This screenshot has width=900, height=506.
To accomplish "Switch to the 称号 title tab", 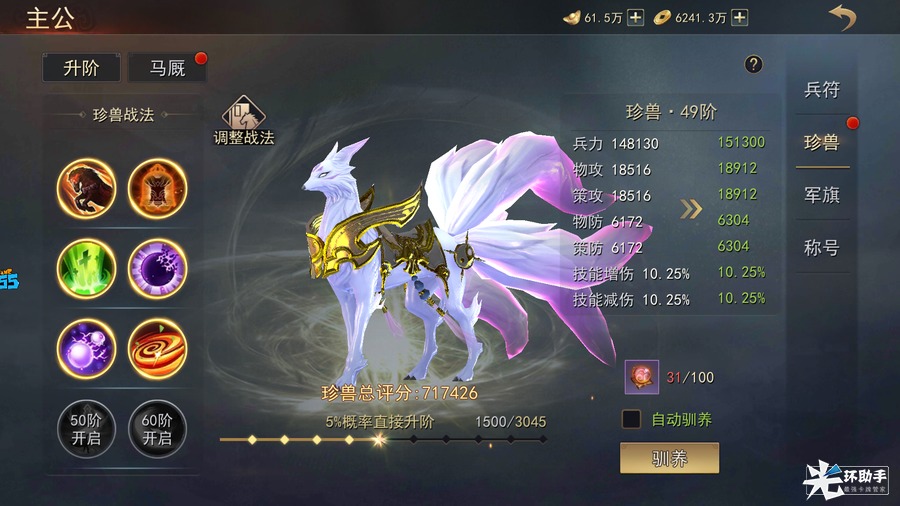I will click(x=822, y=247).
